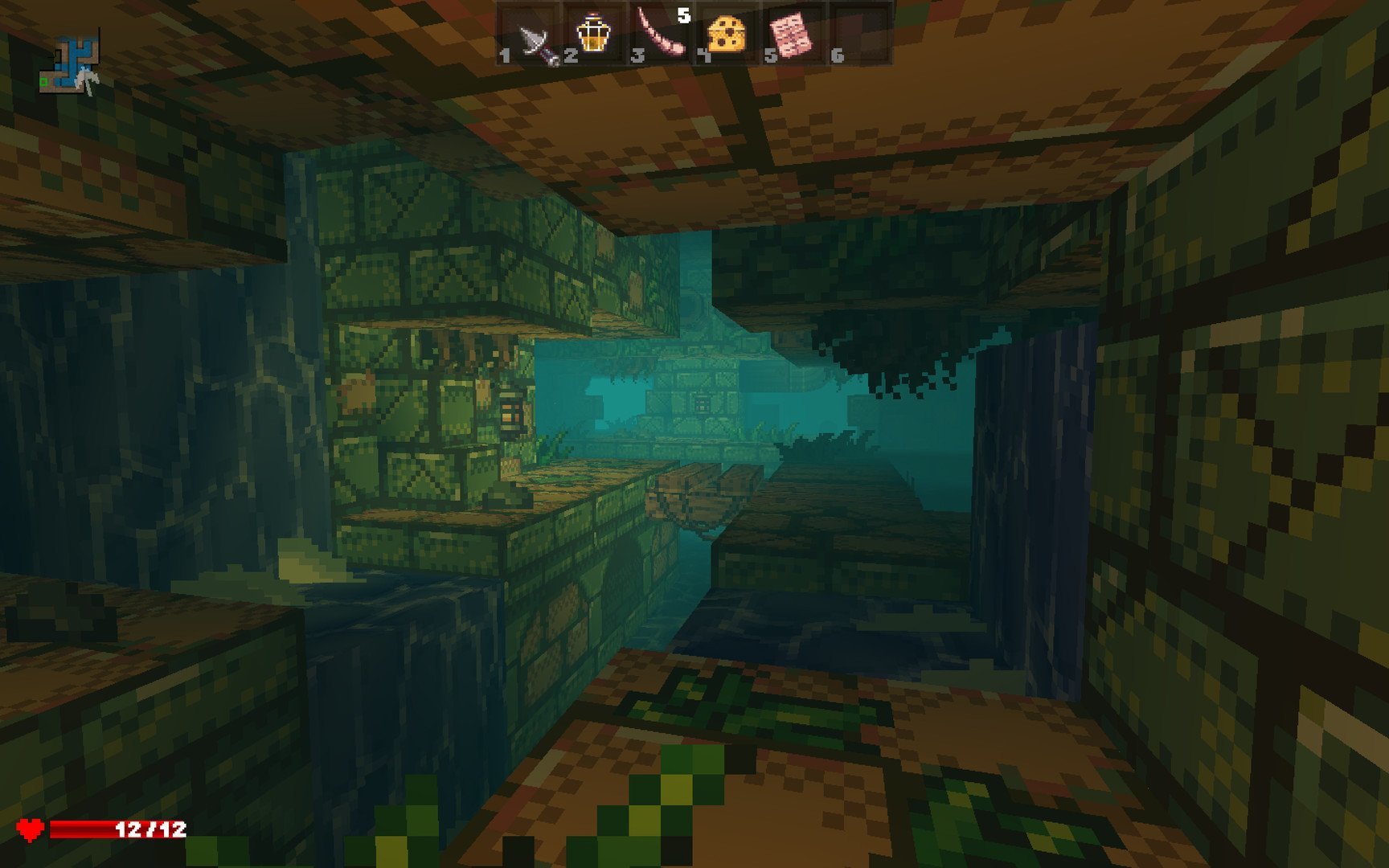Click the dungeon minimap
The width and height of the screenshot is (1389, 868).
pyautogui.click(x=71, y=63)
